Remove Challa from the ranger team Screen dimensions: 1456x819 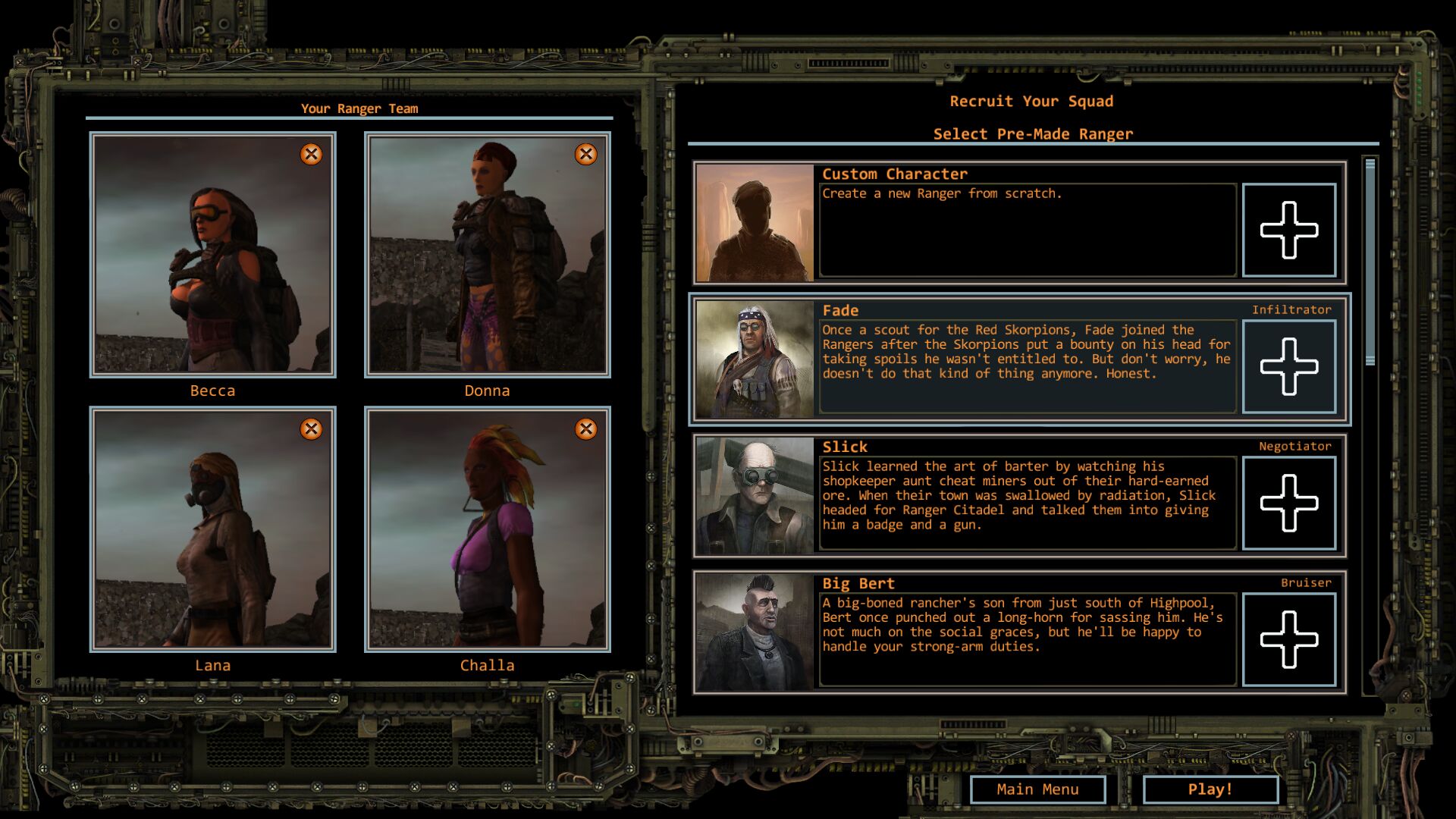585,429
